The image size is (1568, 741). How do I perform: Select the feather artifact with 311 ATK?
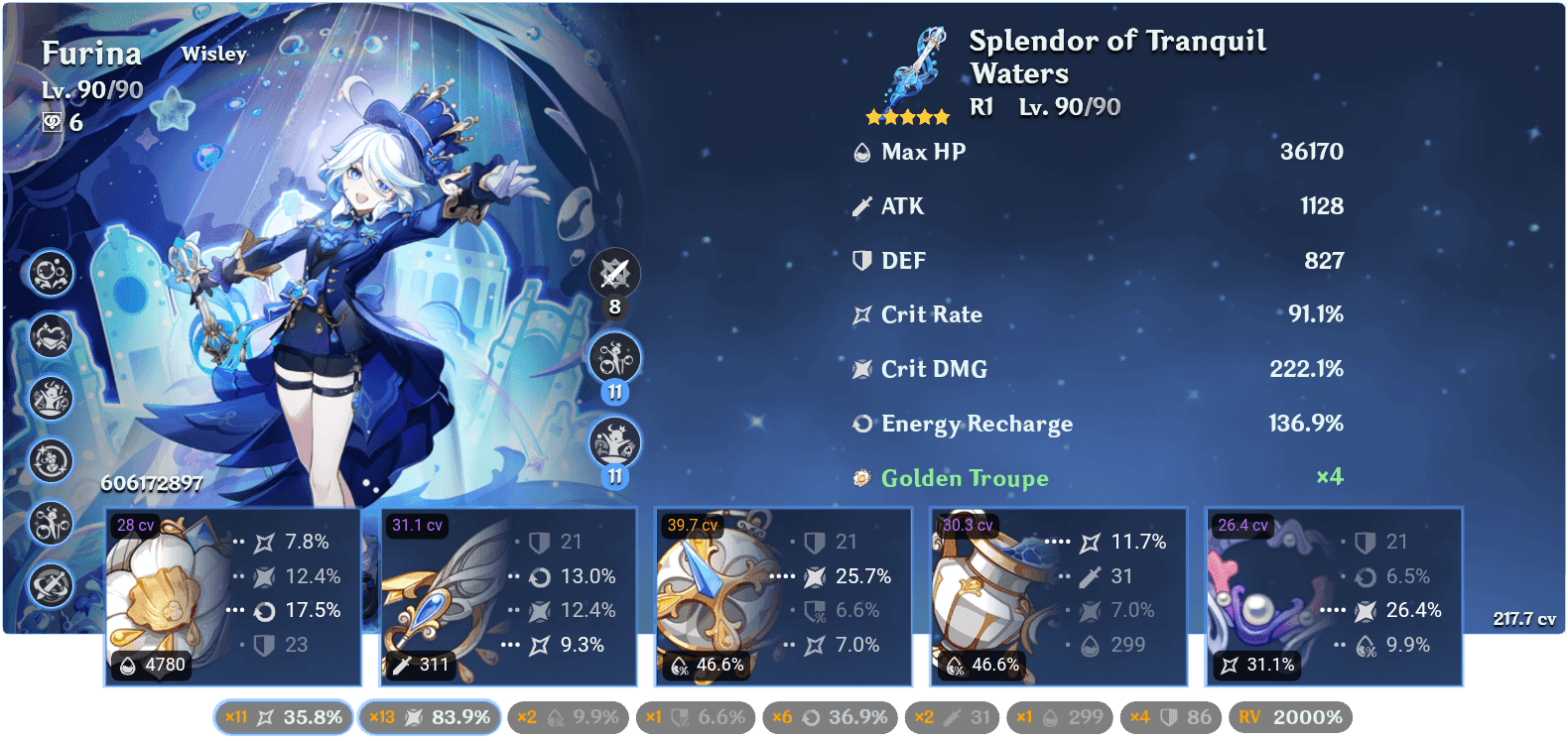click(x=507, y=597)
